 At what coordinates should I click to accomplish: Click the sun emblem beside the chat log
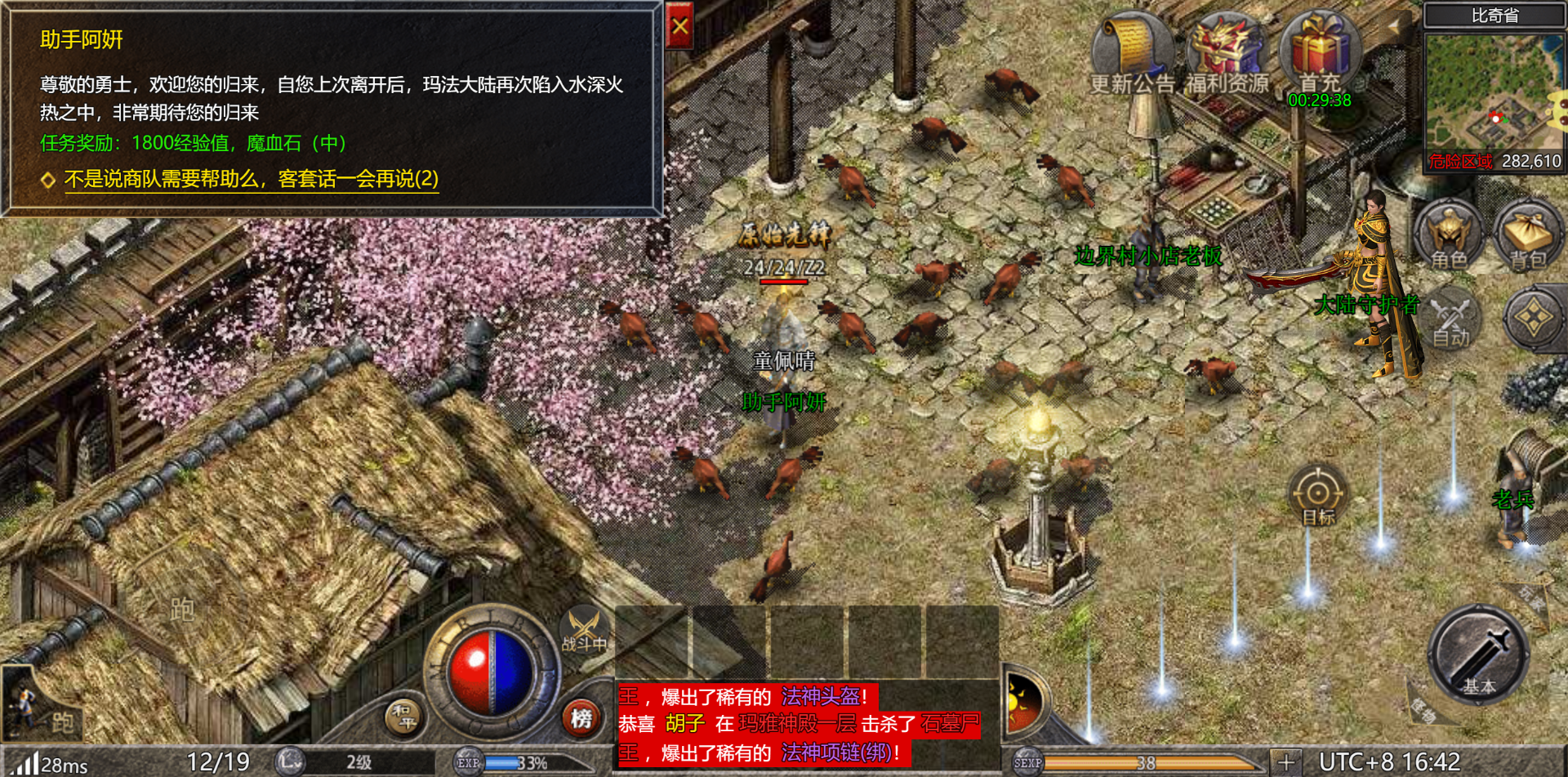(x=1023, y=703)
